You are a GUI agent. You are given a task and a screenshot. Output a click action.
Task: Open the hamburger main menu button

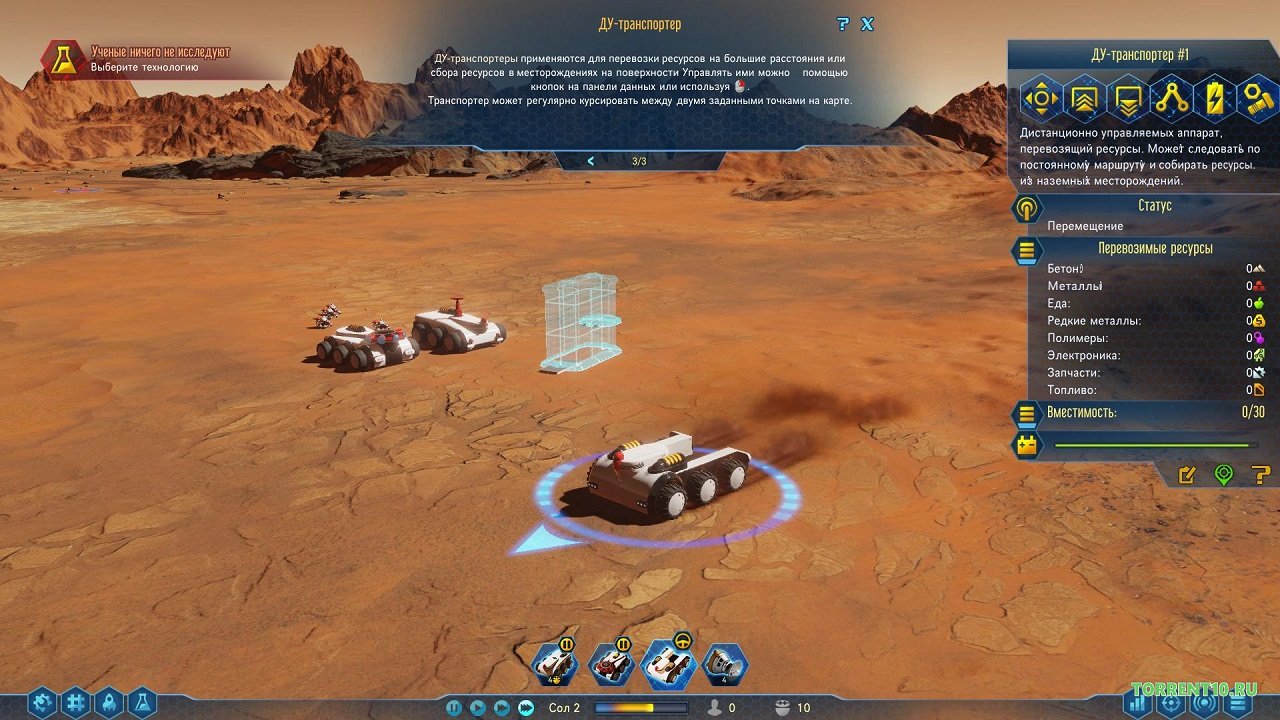coord(1238,703)
